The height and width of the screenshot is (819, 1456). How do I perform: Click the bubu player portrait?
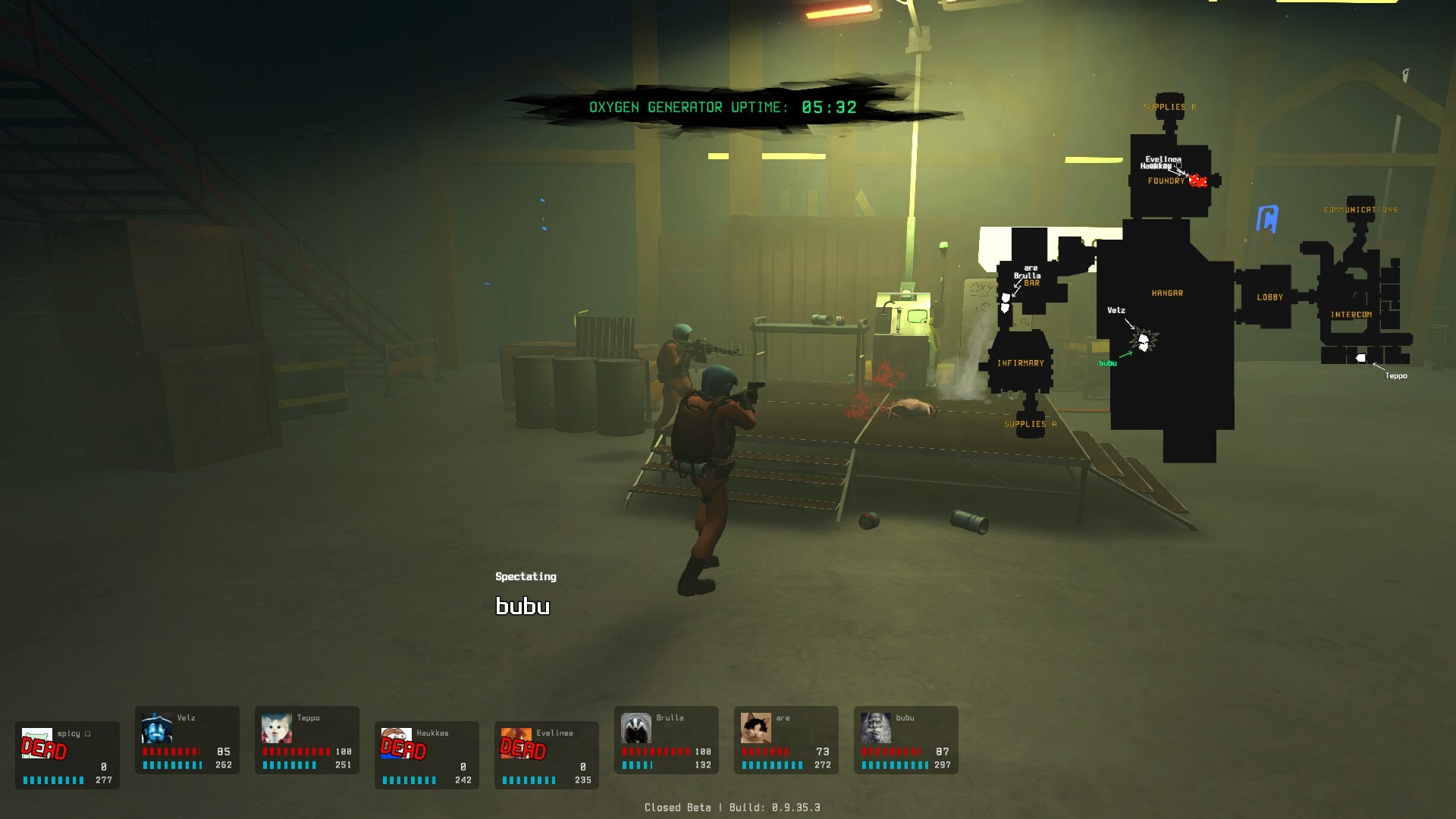pyautogui.click(x=876, y=729)
